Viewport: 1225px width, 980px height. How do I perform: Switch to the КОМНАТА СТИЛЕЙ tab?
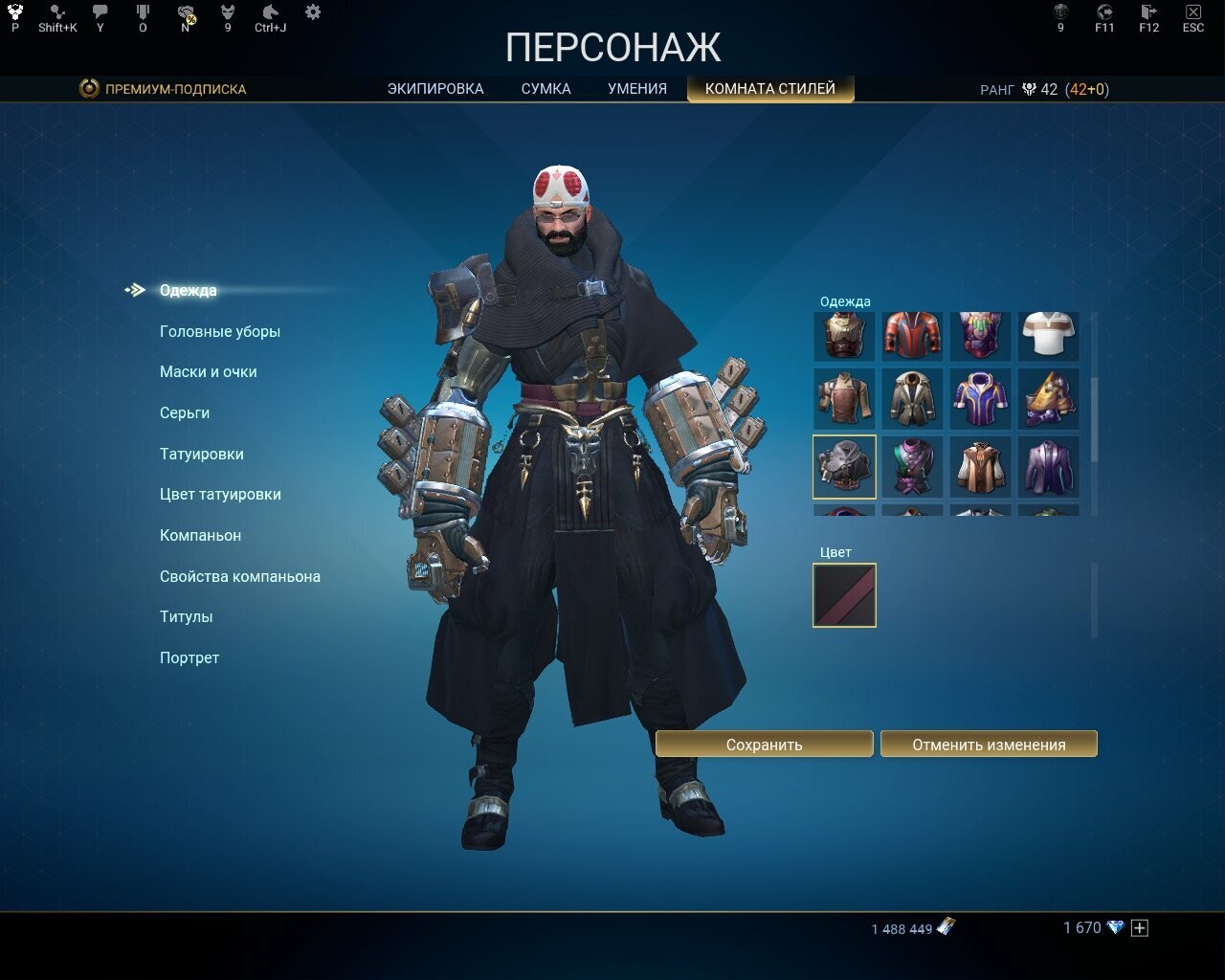coord(770,87)
